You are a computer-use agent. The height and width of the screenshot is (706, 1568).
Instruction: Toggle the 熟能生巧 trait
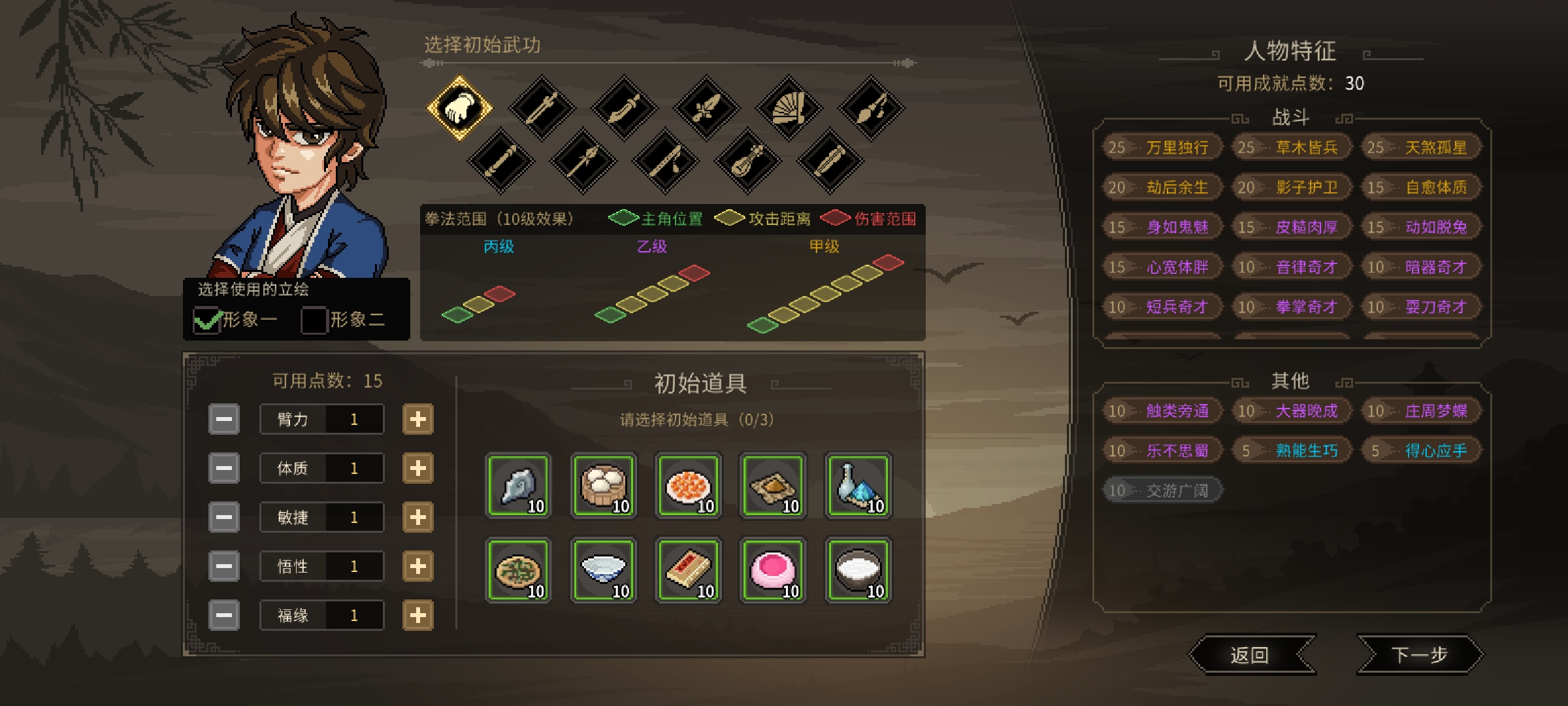[x=1290, y=450]
